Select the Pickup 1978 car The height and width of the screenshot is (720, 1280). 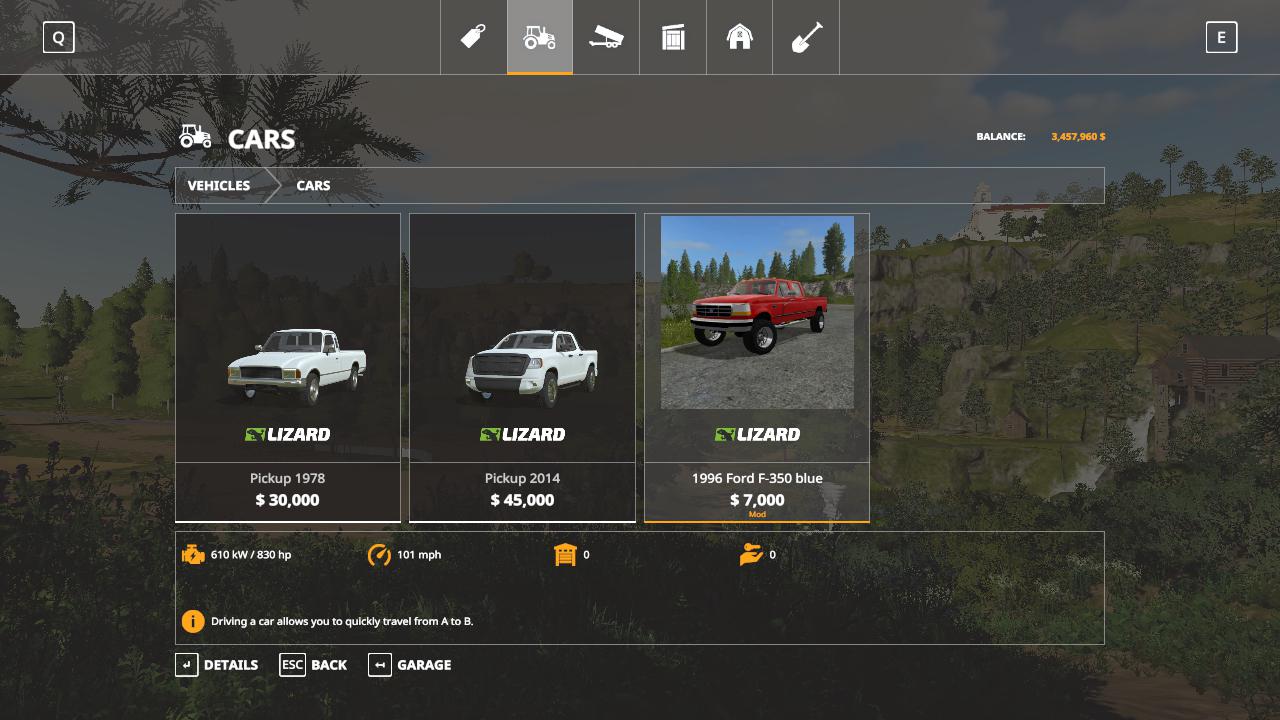tap(288, 367)
